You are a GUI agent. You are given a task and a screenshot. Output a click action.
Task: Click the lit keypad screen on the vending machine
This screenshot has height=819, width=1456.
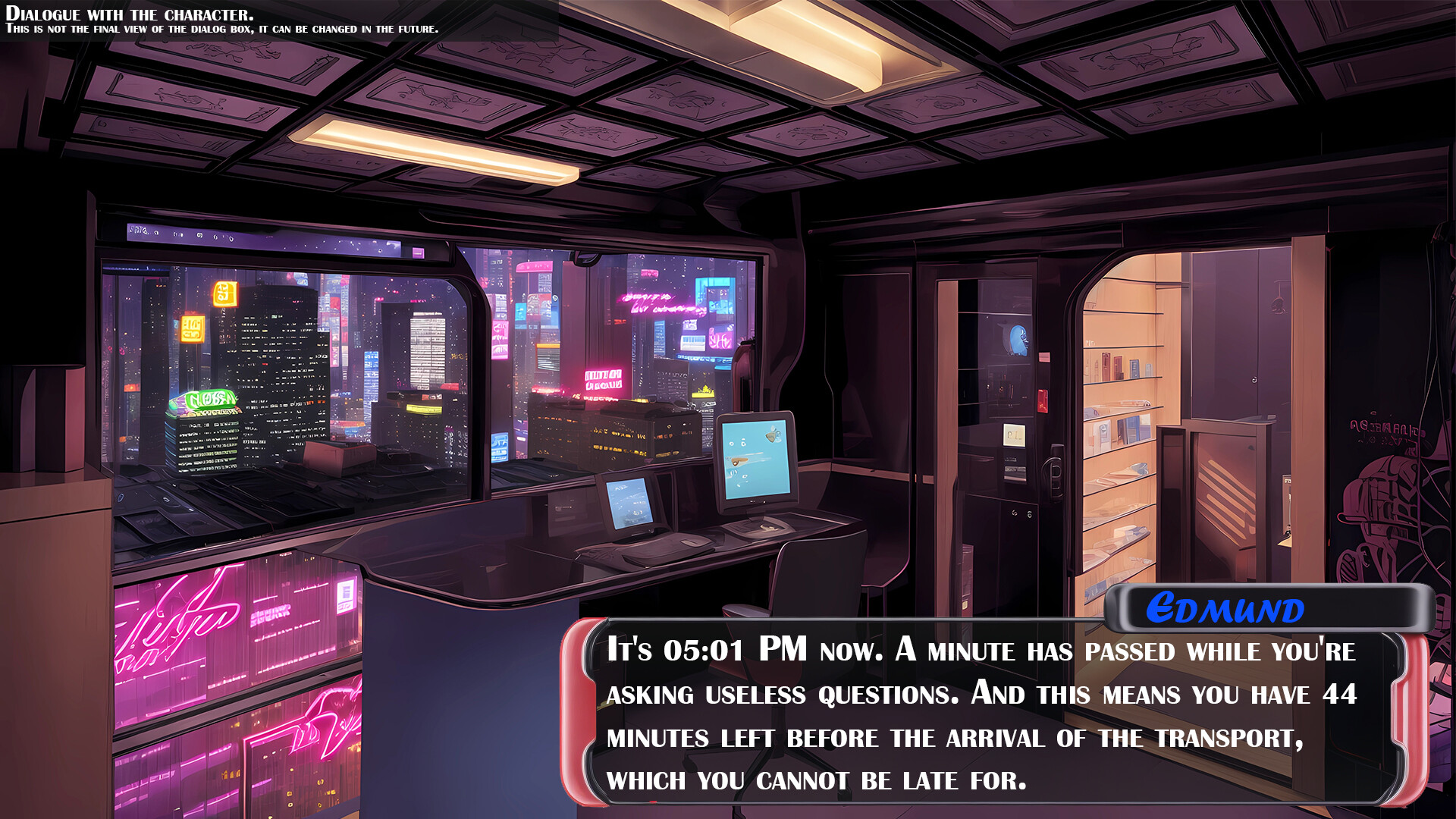click(1015, 434)
